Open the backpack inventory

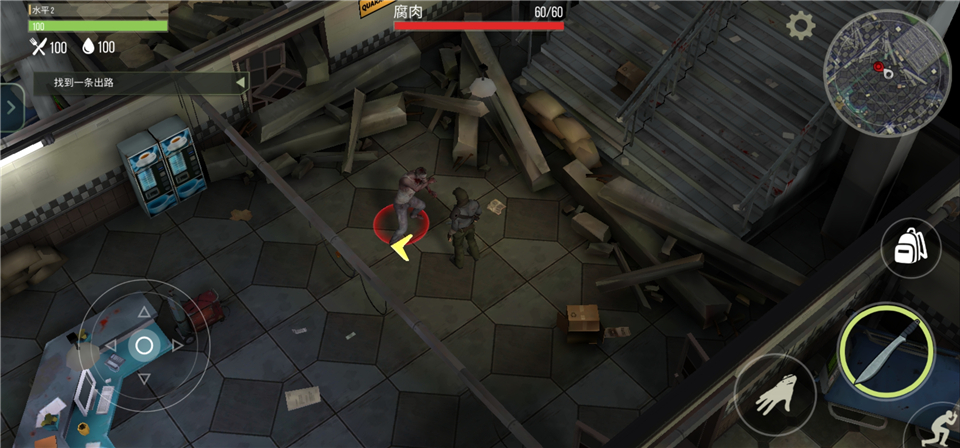(x=910, y=247)
